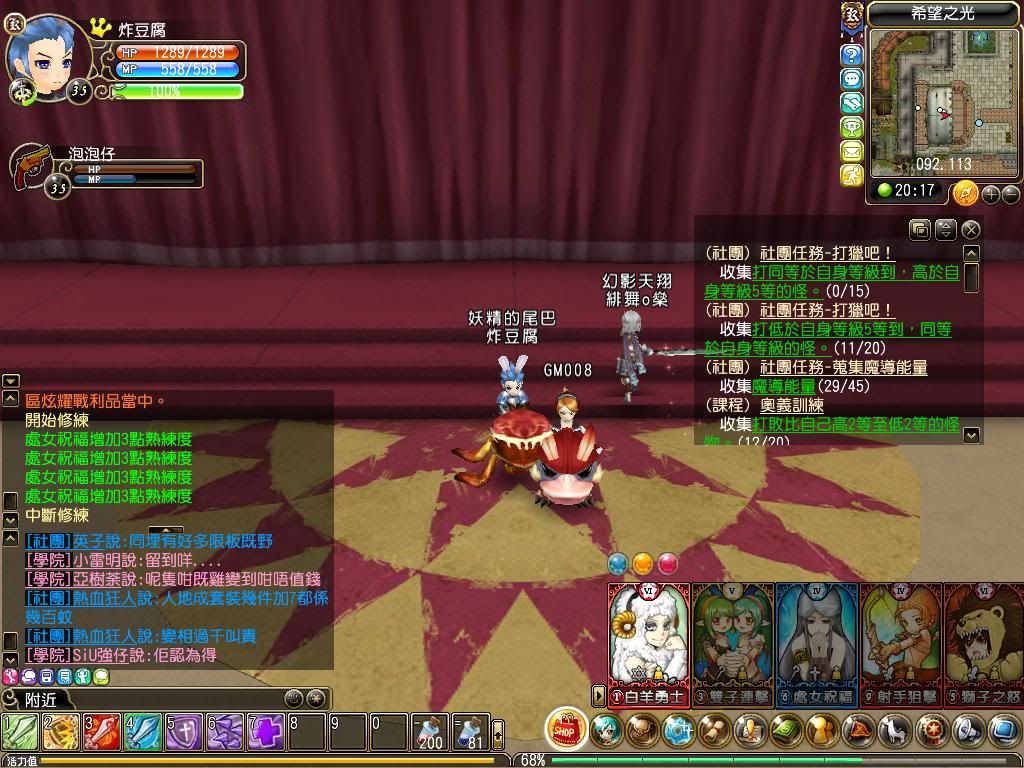
Task: Click the green trophy icon
Action: tap(851, 127)
